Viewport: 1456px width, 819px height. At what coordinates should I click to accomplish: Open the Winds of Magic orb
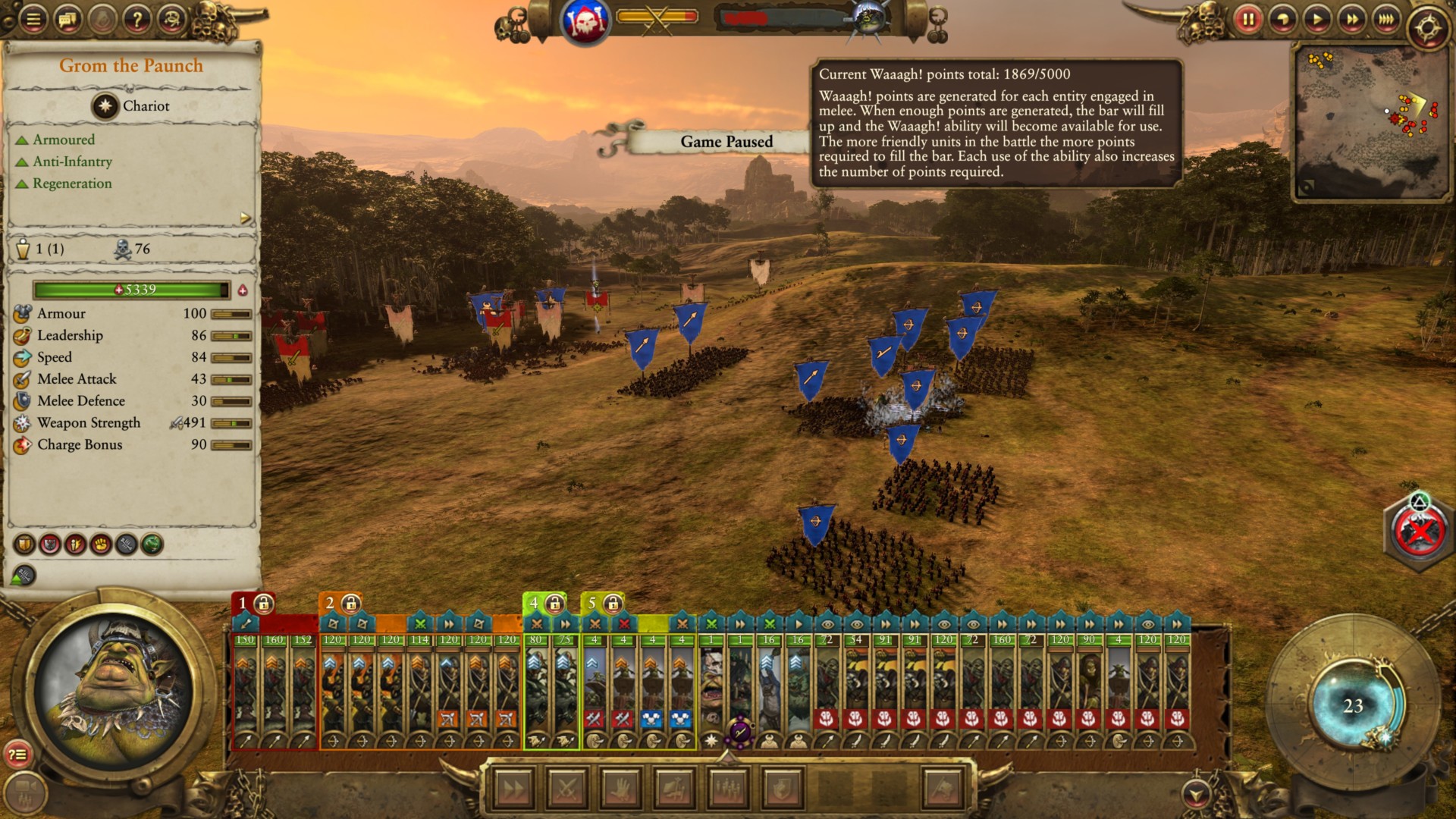(1354, 706)
